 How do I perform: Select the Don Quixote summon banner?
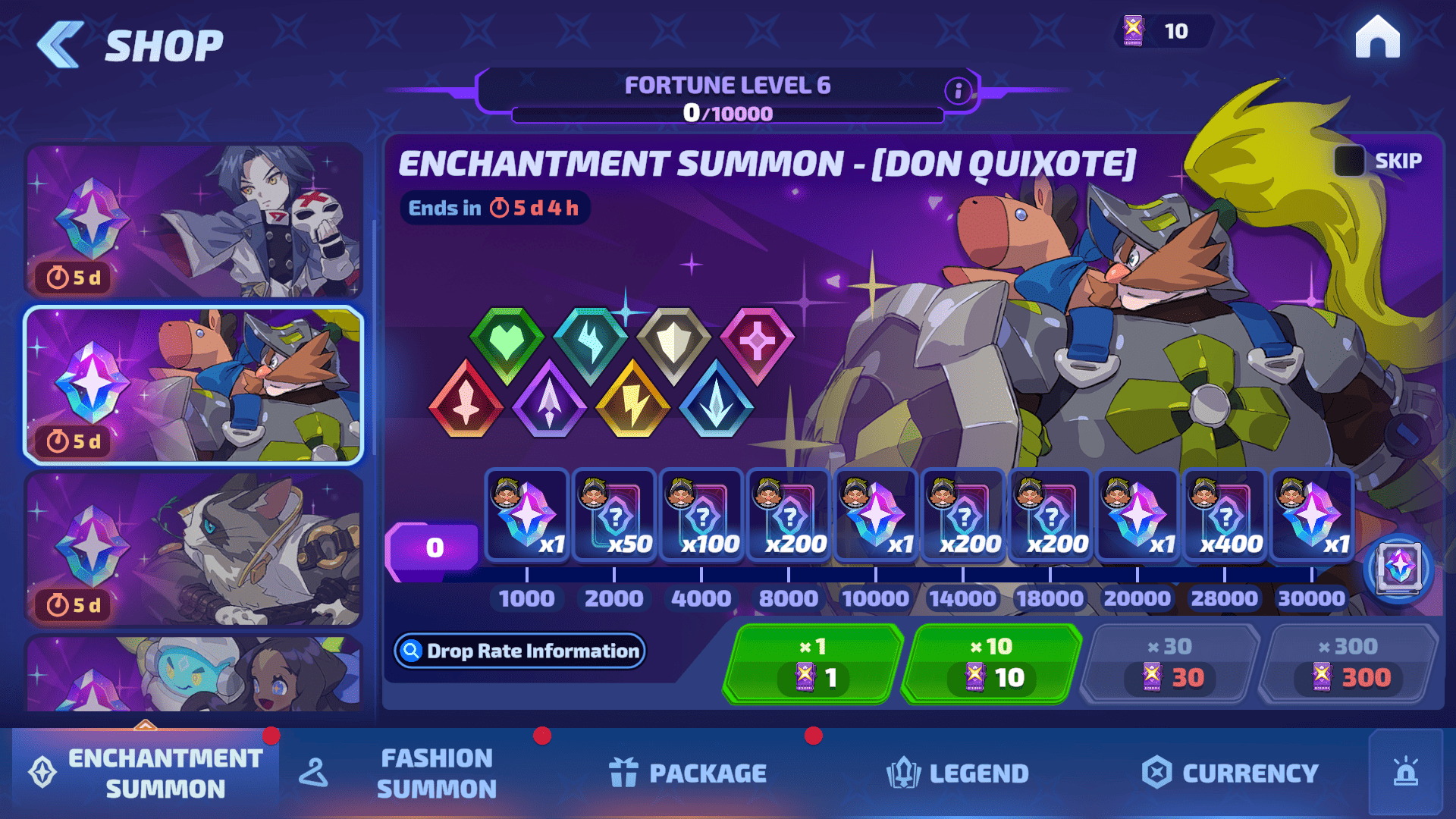click(x=194, y=385)
